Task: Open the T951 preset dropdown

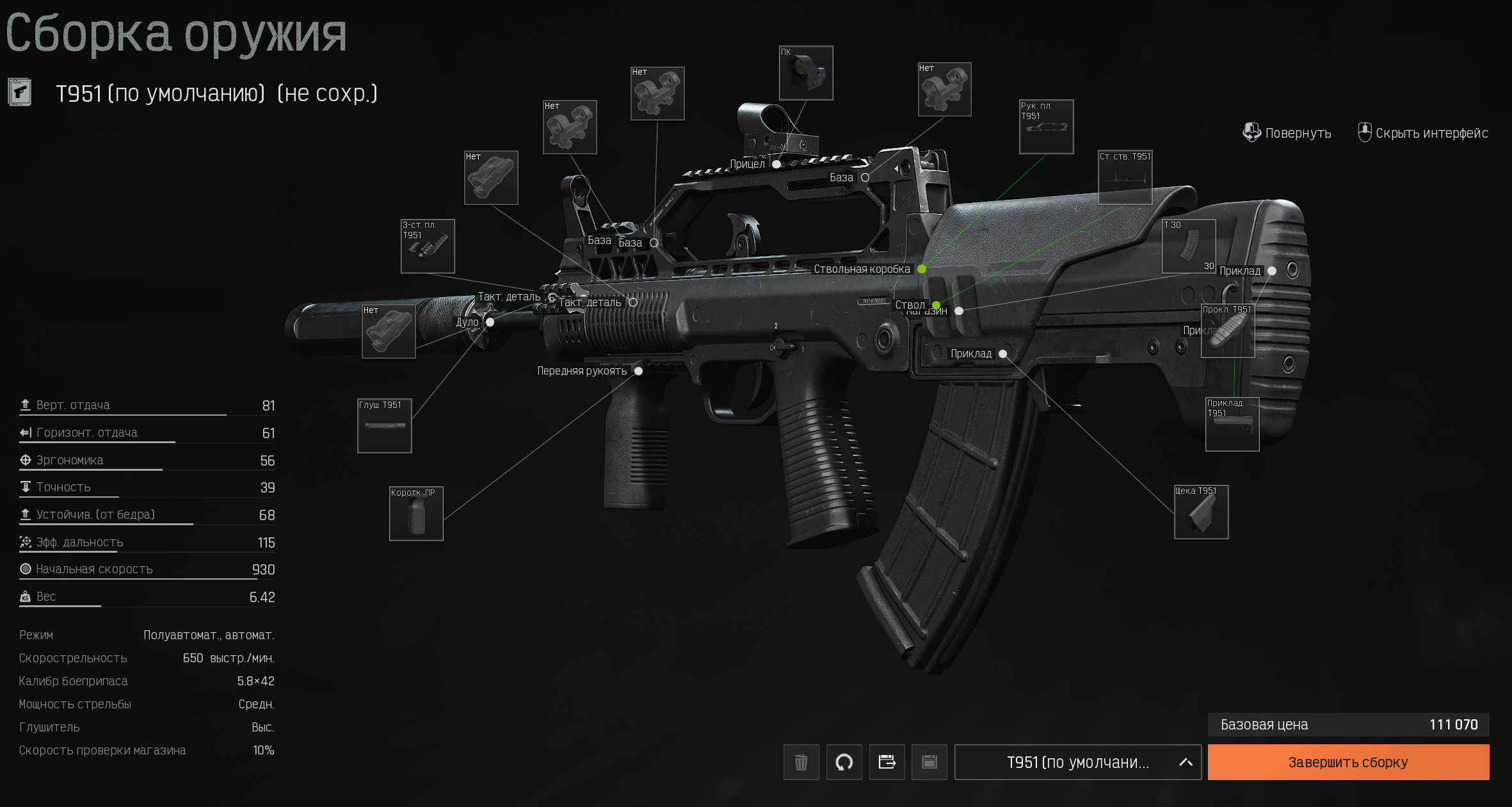Action: (1077, 762)
